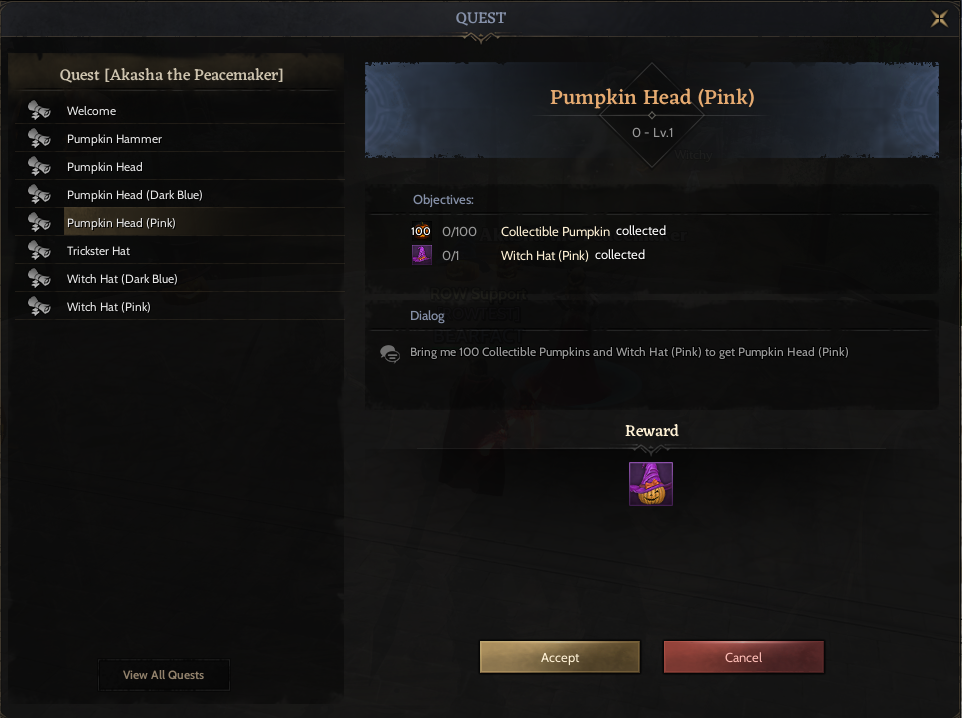Pick the Trickster Hat quest

(x=99, y=251)
